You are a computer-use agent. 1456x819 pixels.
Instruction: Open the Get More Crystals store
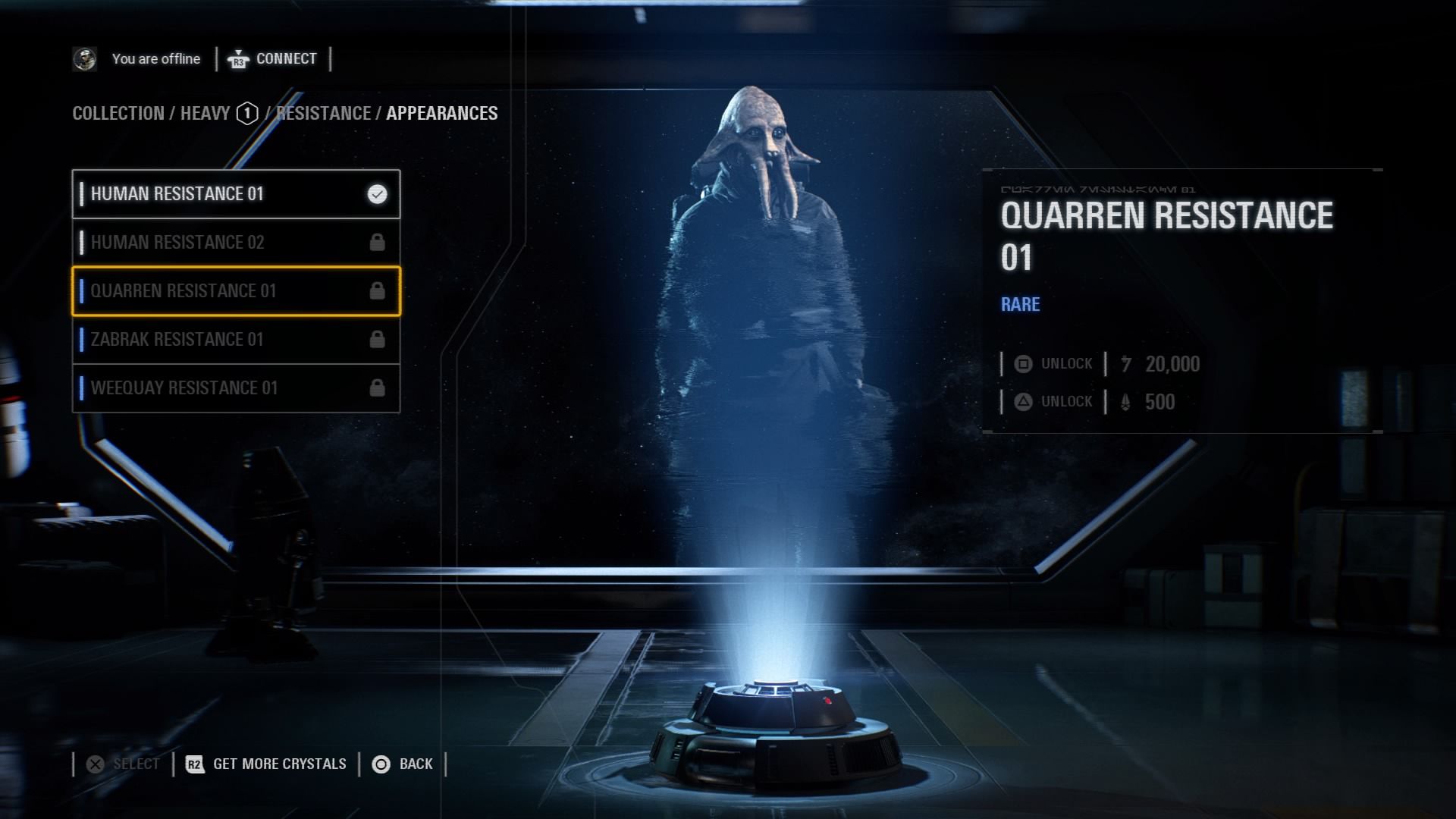(266, 764)
